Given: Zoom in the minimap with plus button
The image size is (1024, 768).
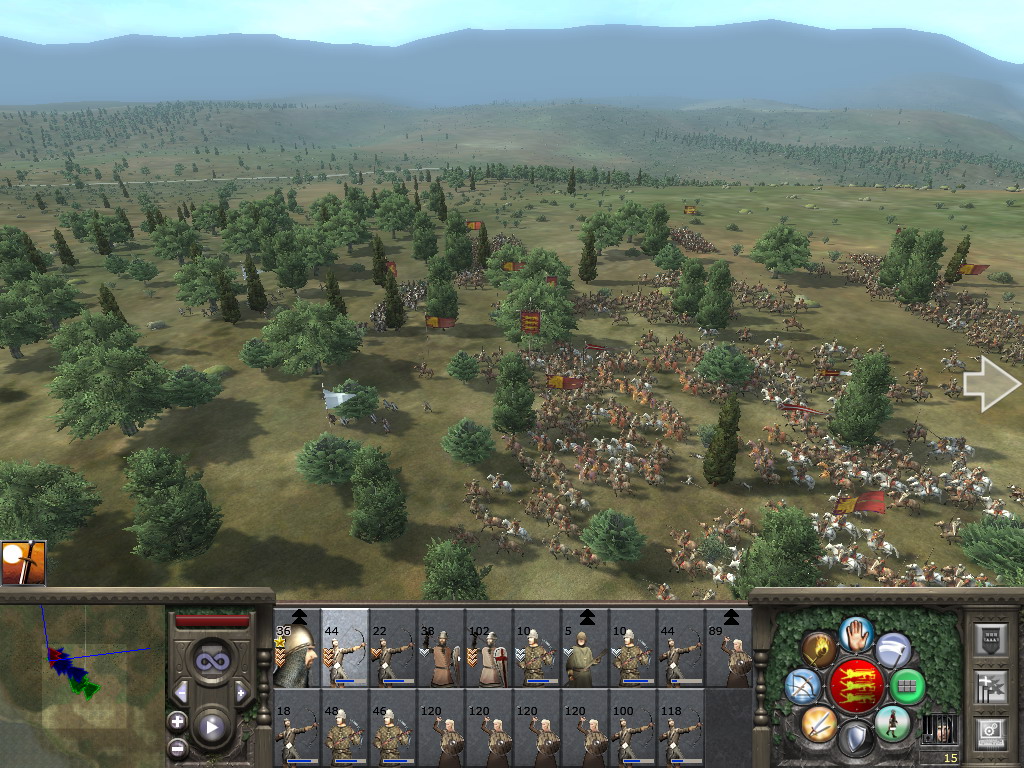Looking at the screenshot, I should (x=177, y=721).
